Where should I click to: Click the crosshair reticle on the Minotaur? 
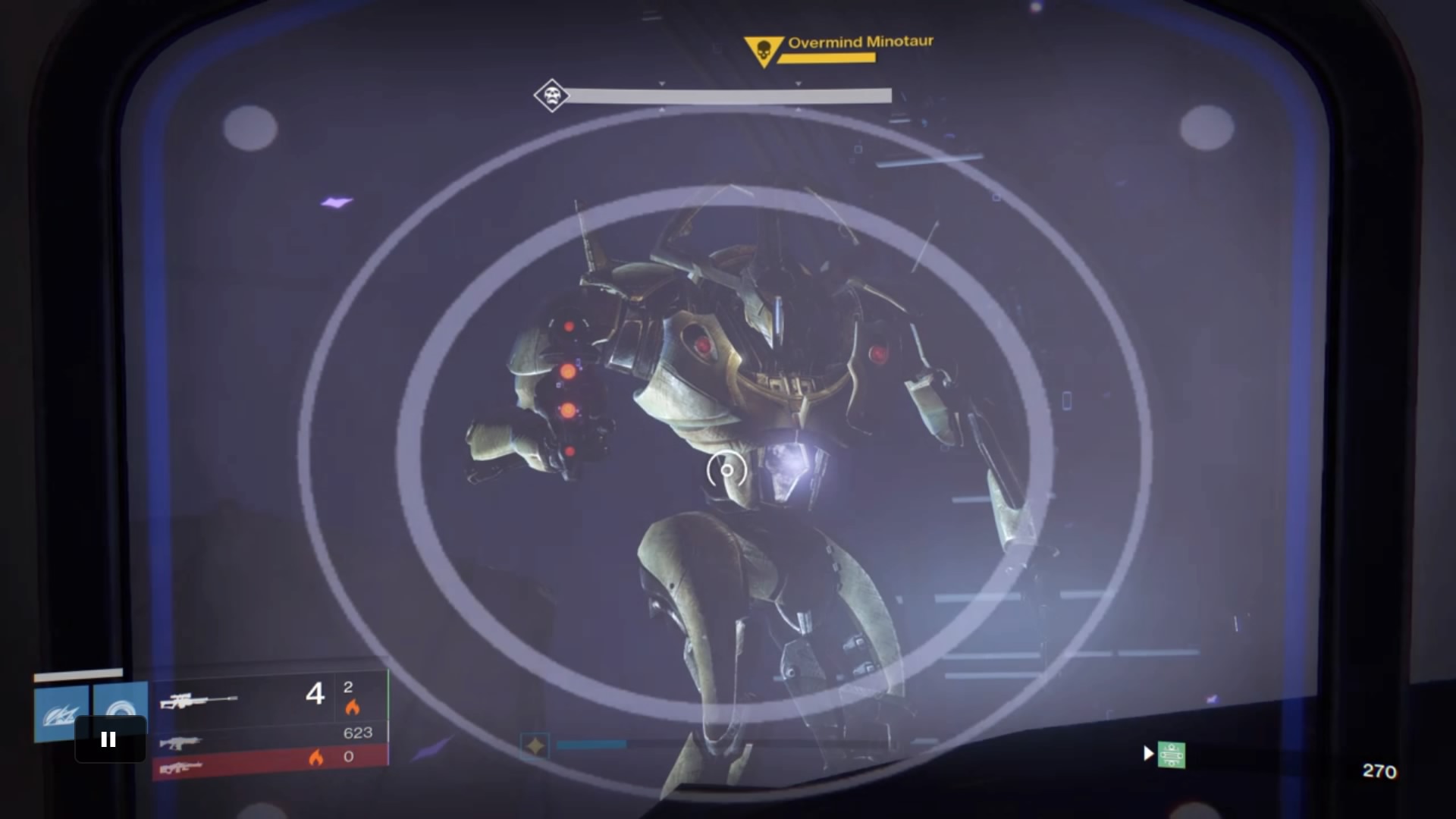pyautogui.click(x=726, y=471)
